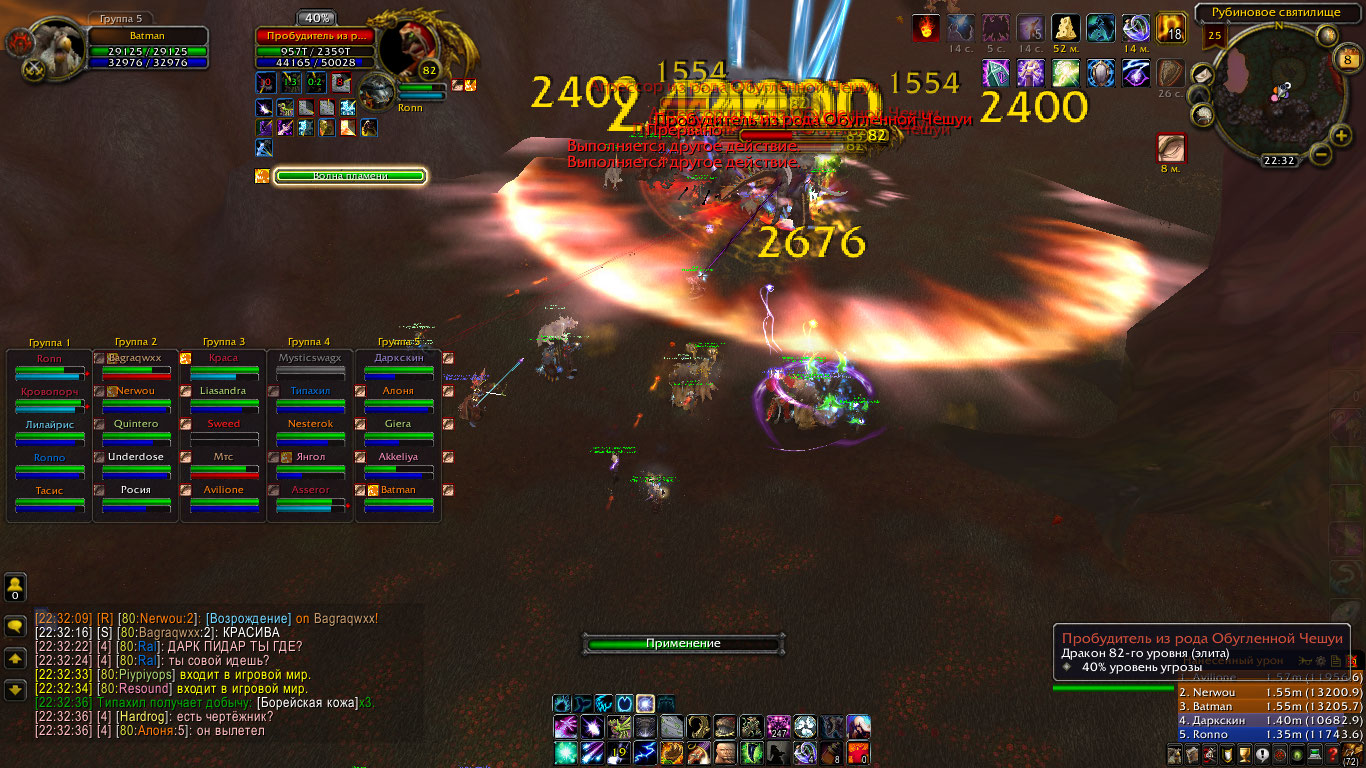Open the help question mark micro button

tap(1332, 755)
